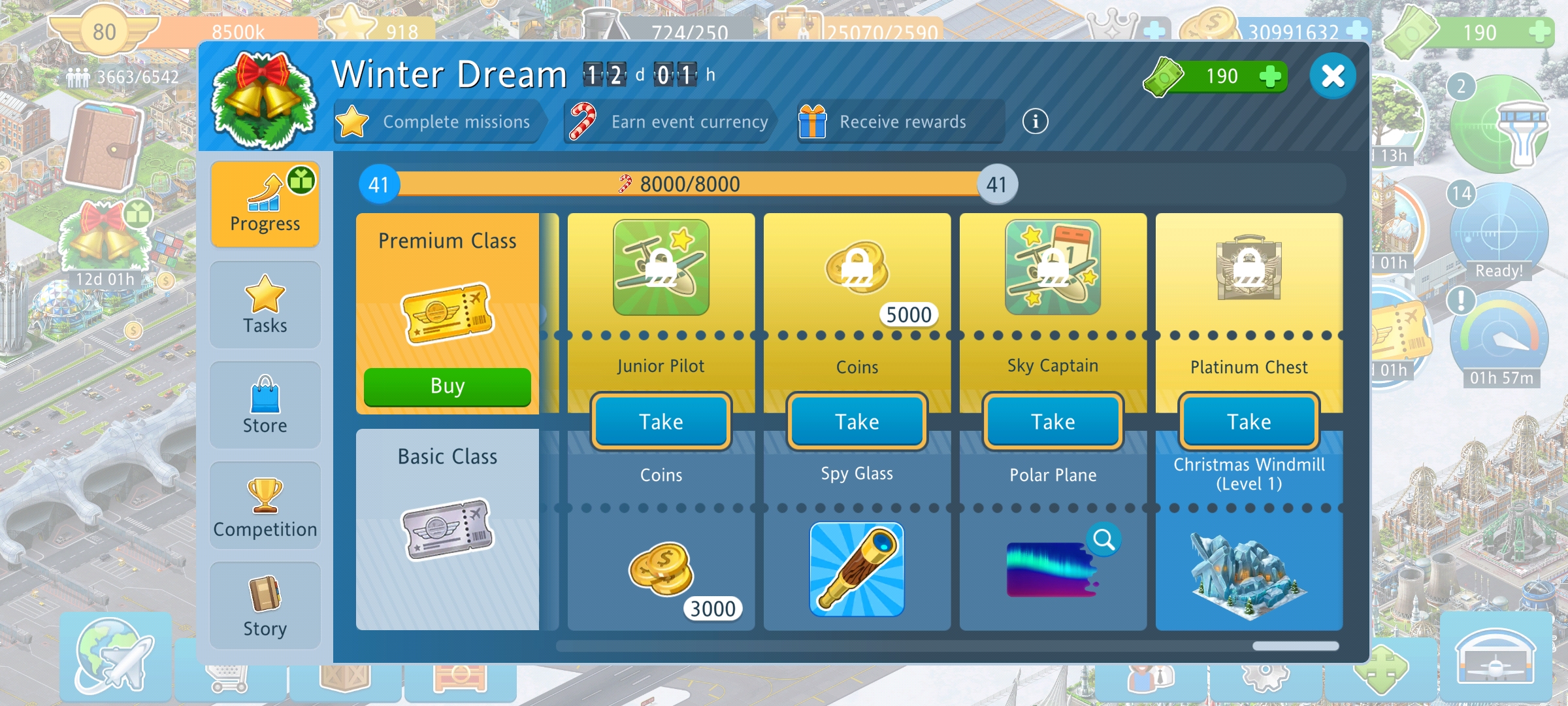This screenshot has width=1568, height=706.
Task: Take the Junior Pilot reward
Action: pyautogui.click(x=661, y=422)
